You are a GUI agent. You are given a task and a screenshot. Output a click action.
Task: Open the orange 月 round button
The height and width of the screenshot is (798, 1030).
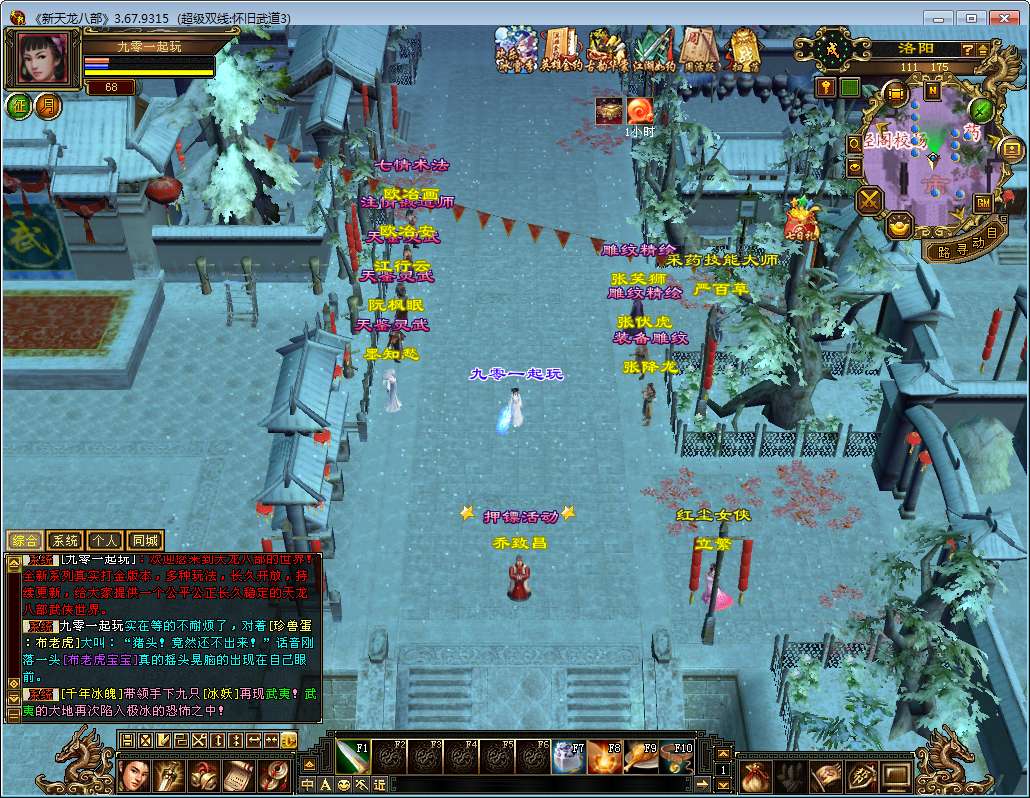tap(47, 106)
